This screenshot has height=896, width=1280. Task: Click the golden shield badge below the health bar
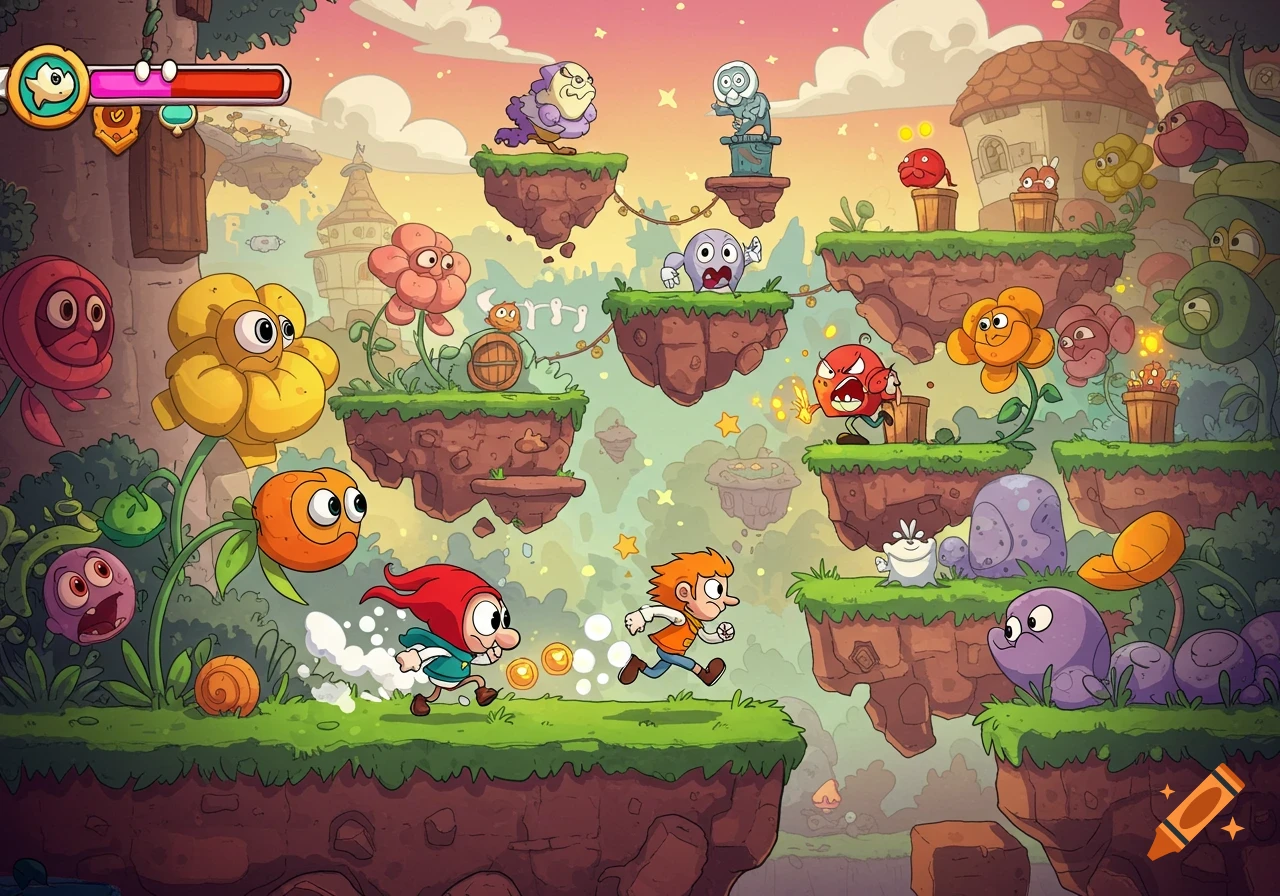(116, 122)
